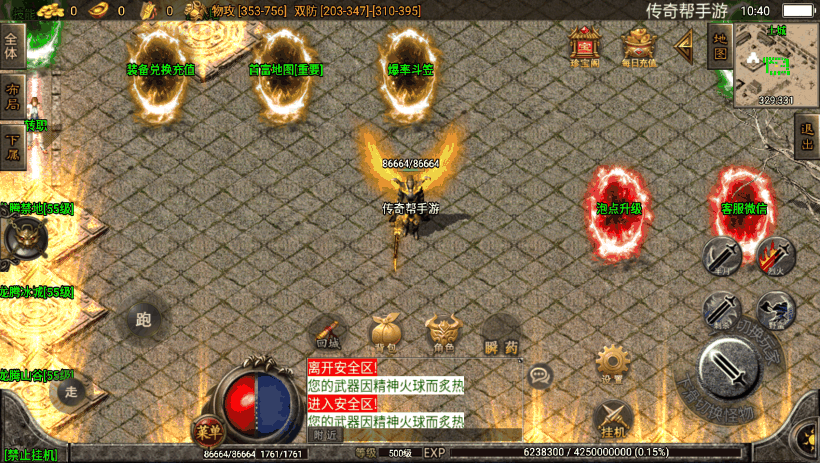820x463 pixels.
Task: Toggle the 走 walk mode button
Action: click(70, 390)
